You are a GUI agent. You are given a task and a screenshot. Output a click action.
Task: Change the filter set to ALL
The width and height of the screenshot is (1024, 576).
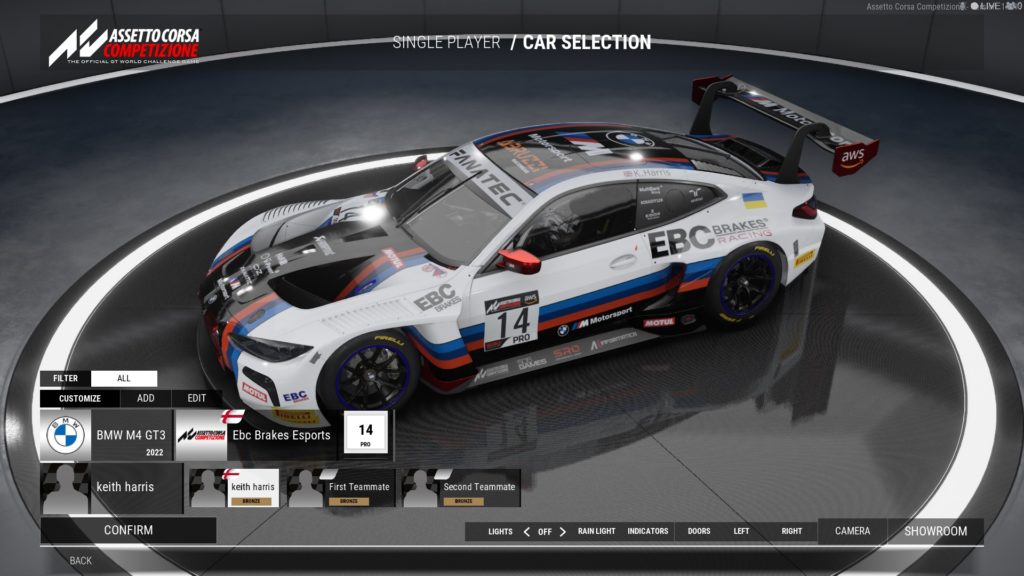[x=124, y=379]
